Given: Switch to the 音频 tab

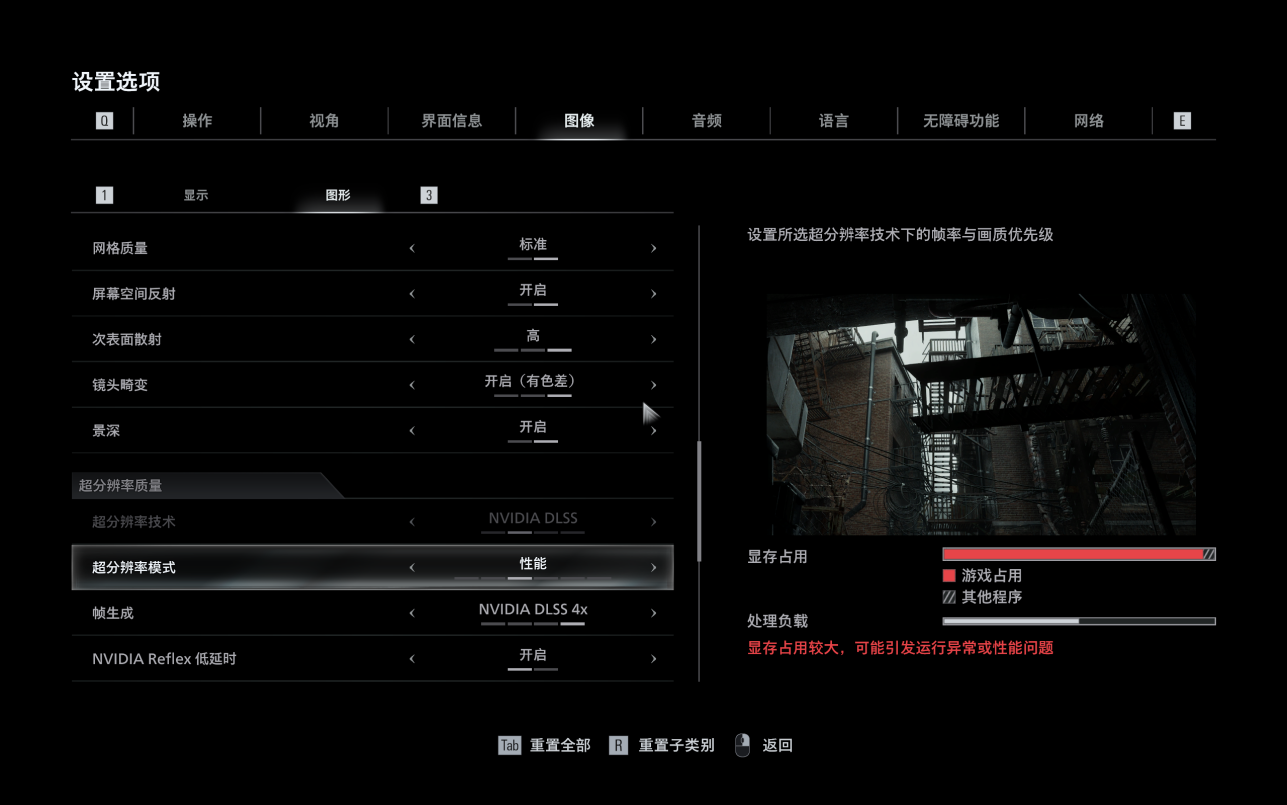Looking at the screenshot, I should point(705,120).
